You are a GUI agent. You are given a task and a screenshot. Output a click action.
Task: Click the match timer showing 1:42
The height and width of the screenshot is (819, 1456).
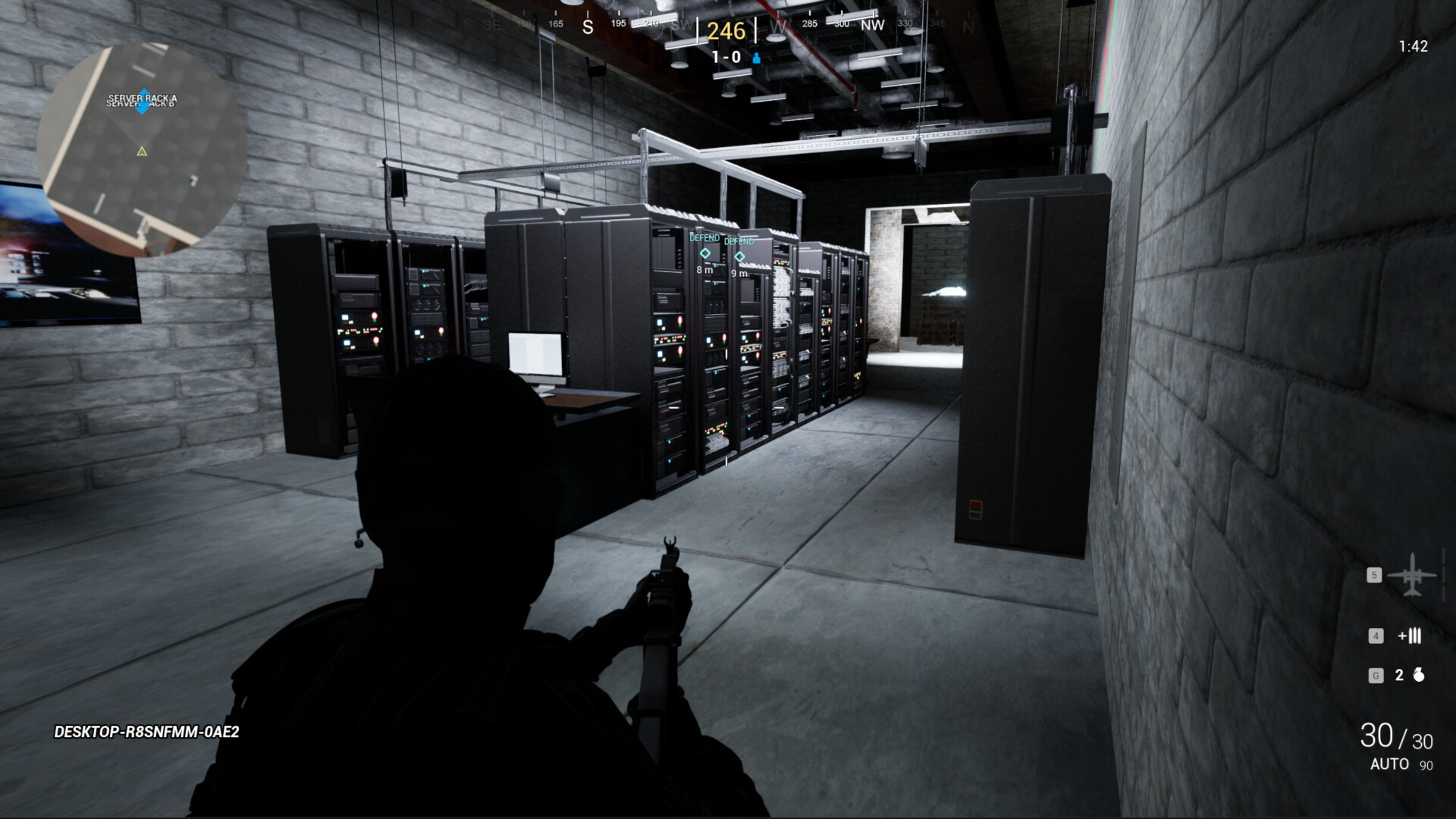click(x=1413, y=45)
